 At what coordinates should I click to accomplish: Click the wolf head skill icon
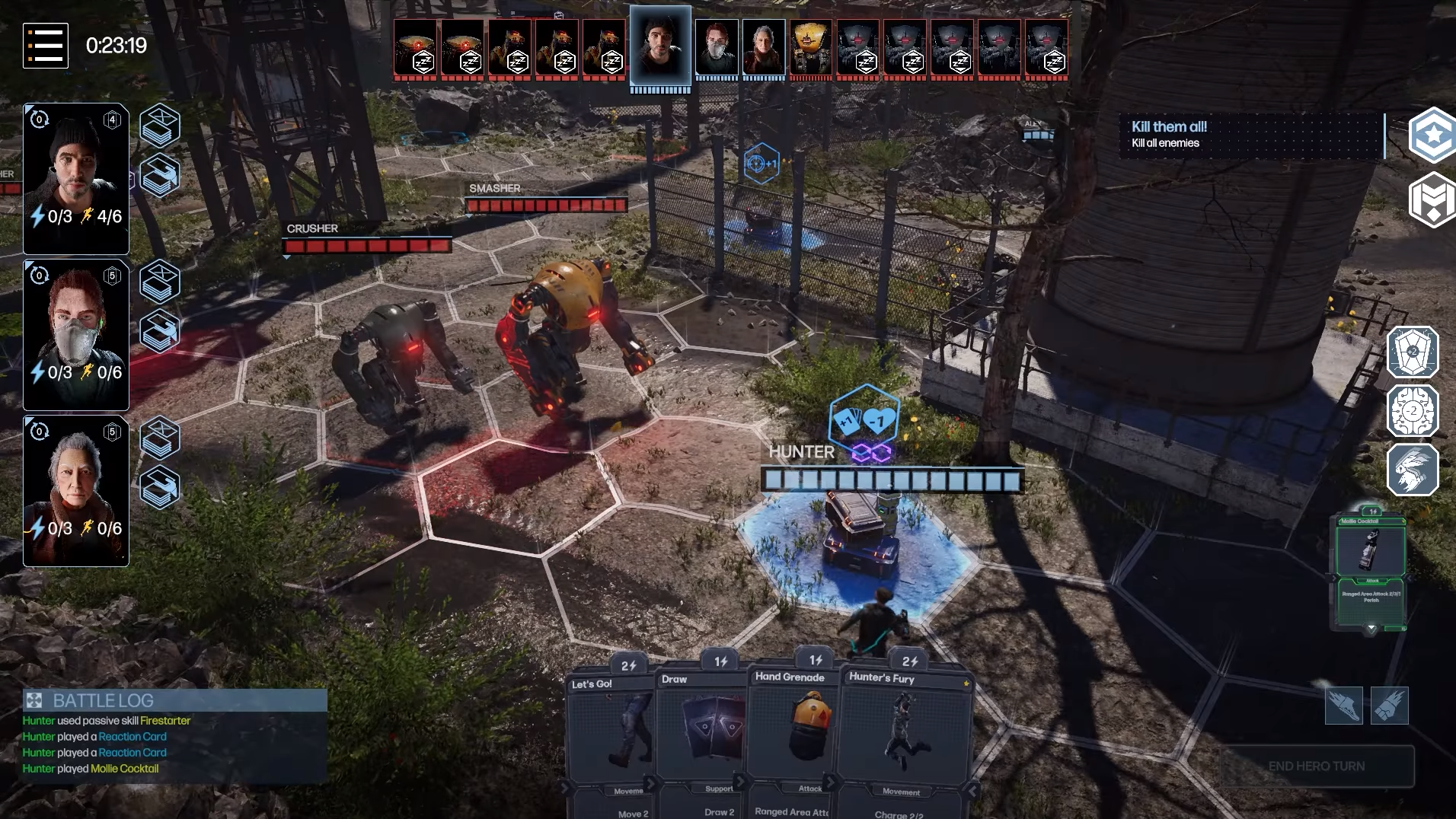(1413, 470)
